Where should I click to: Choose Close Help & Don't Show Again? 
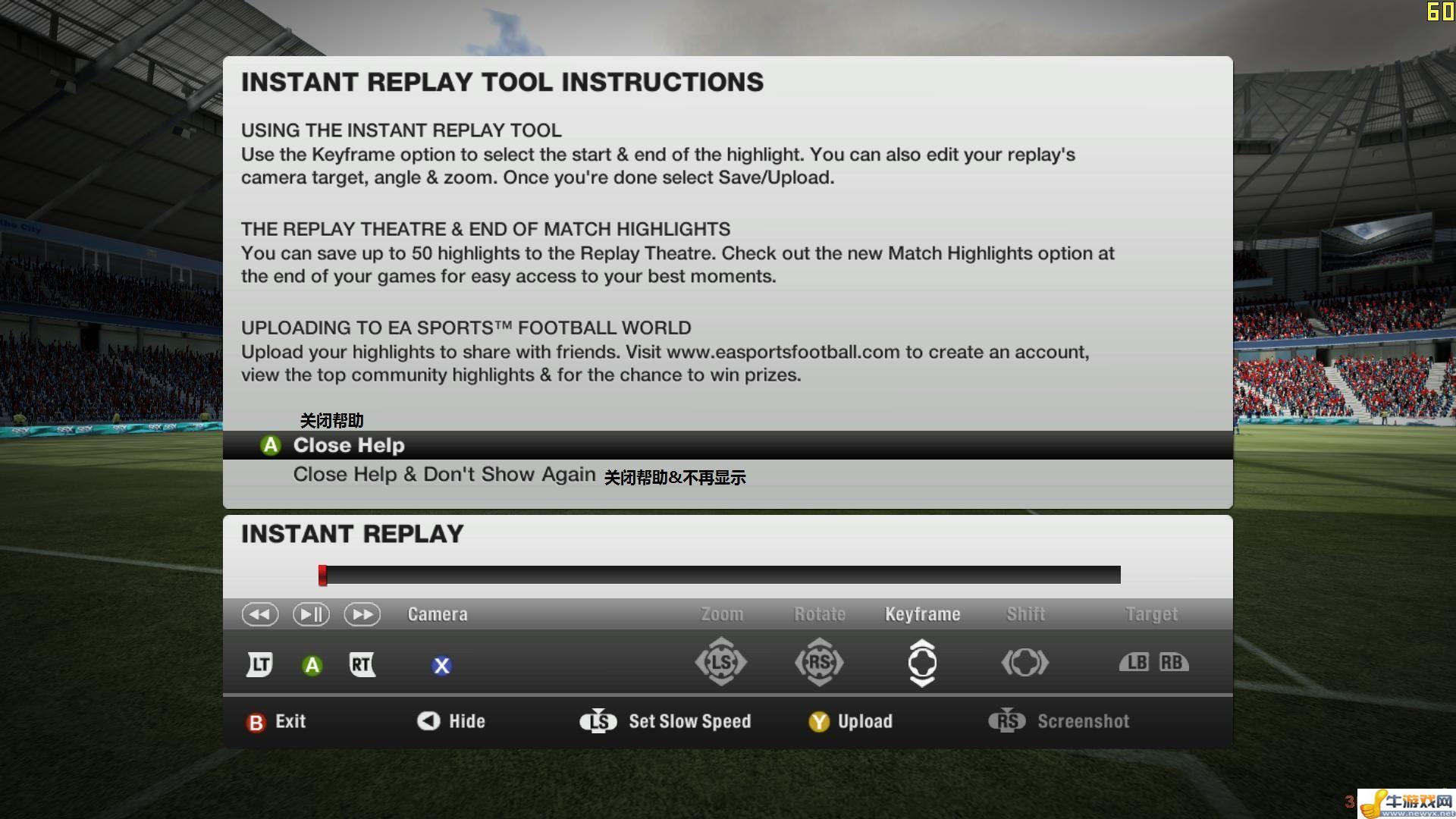pos(444,475)
